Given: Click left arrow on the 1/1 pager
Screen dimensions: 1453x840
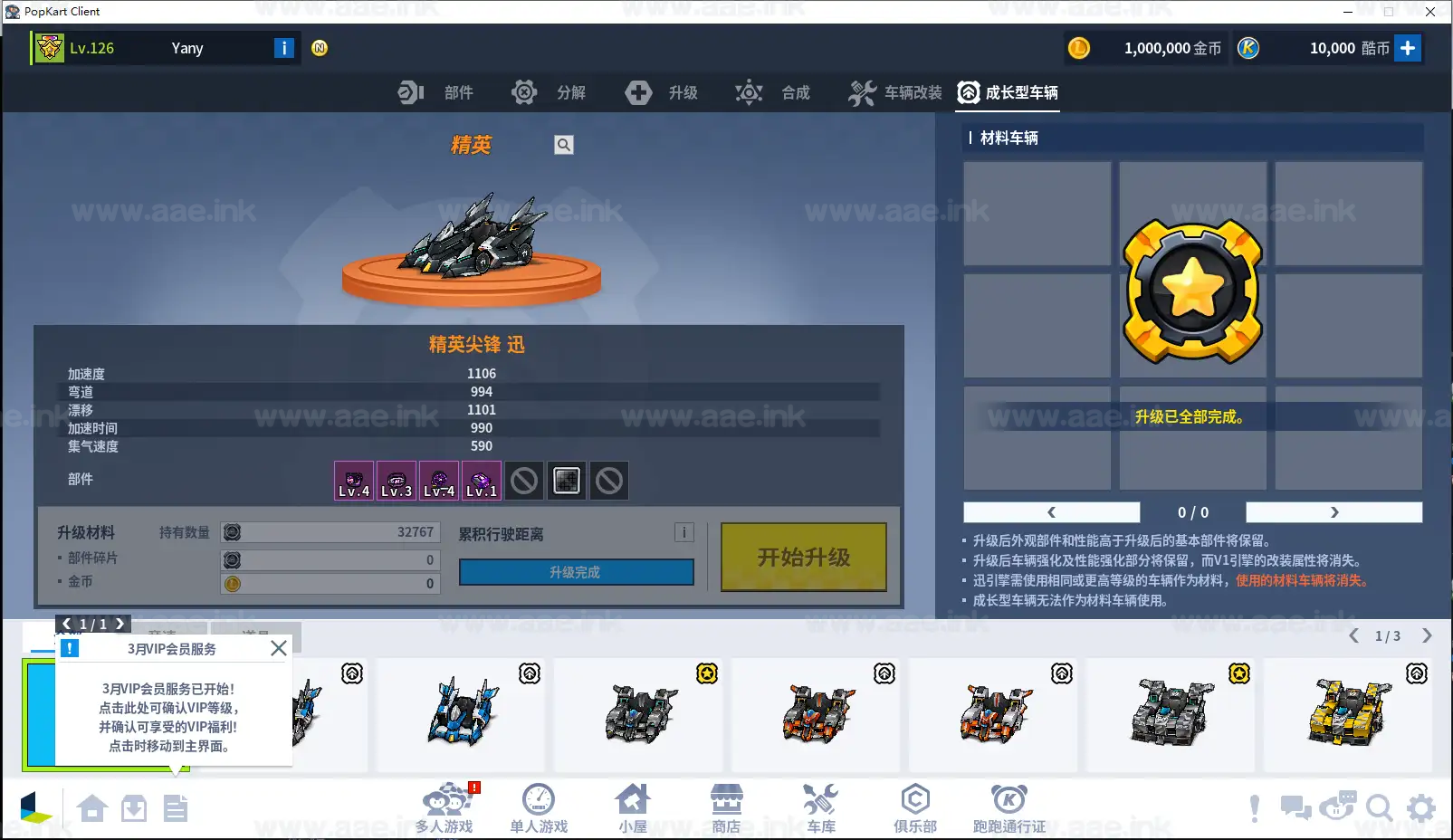Looking at the screenshot, I should pos(65,623).
